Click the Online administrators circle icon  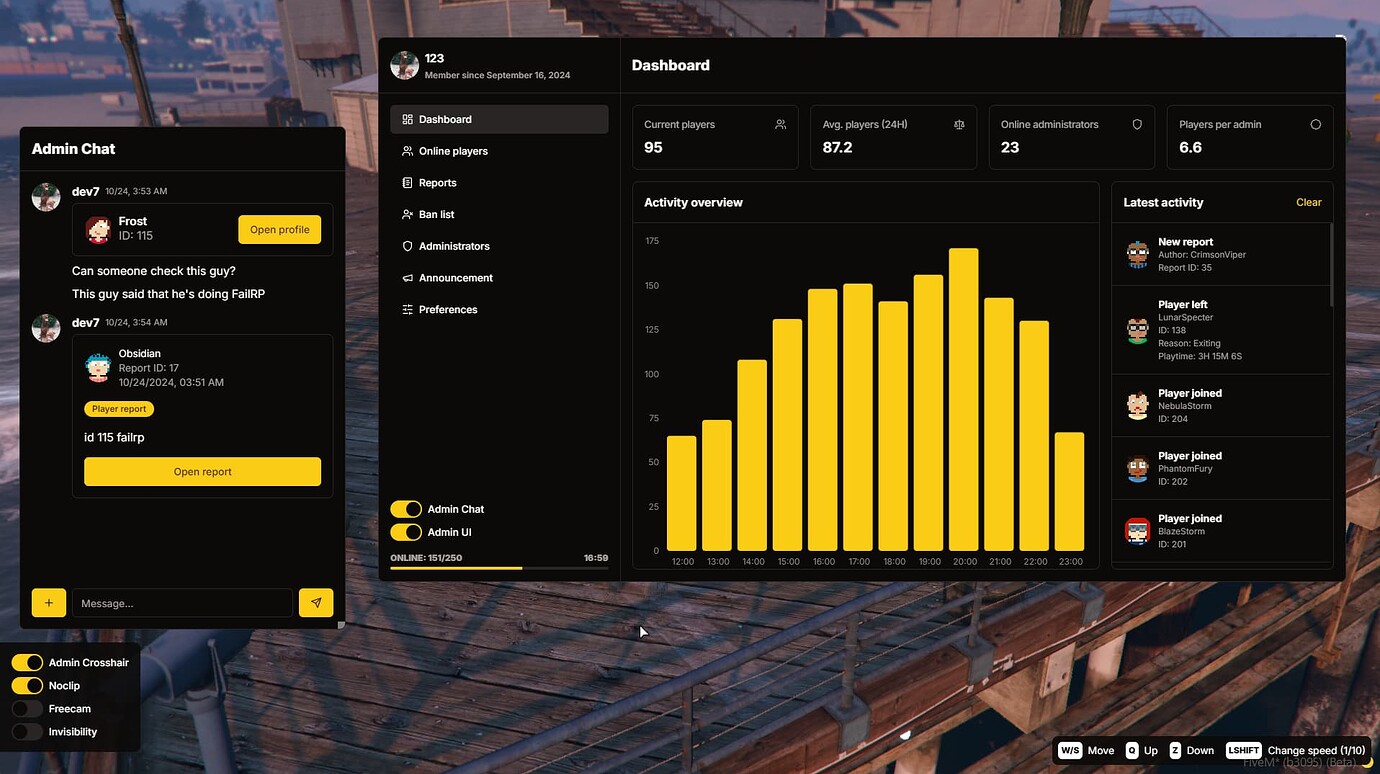[x=1137, y=124]
